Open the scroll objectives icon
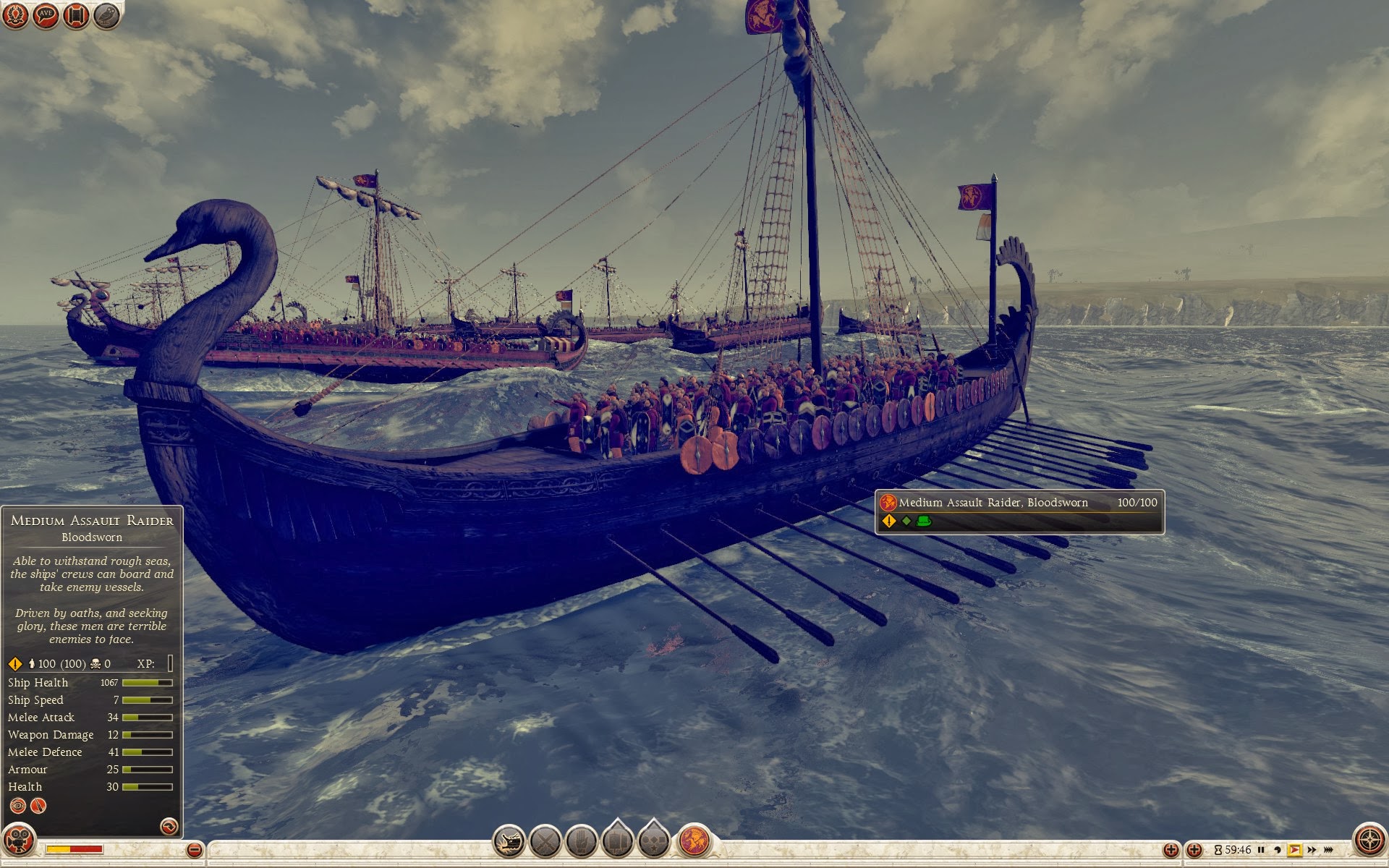Image resolution: width=1389 pixels, height=868 pixels. pyautogui.click(x=76, y=15)
